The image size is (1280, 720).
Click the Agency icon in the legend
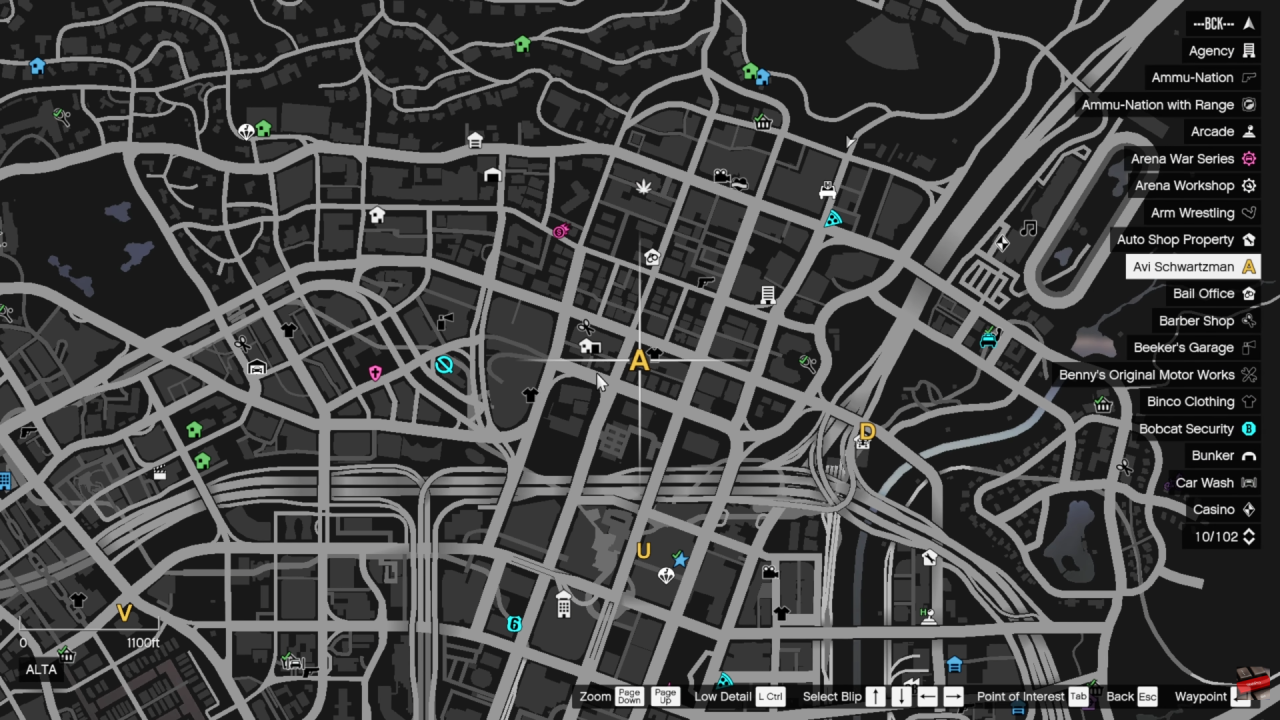[x=1248, y=50]
